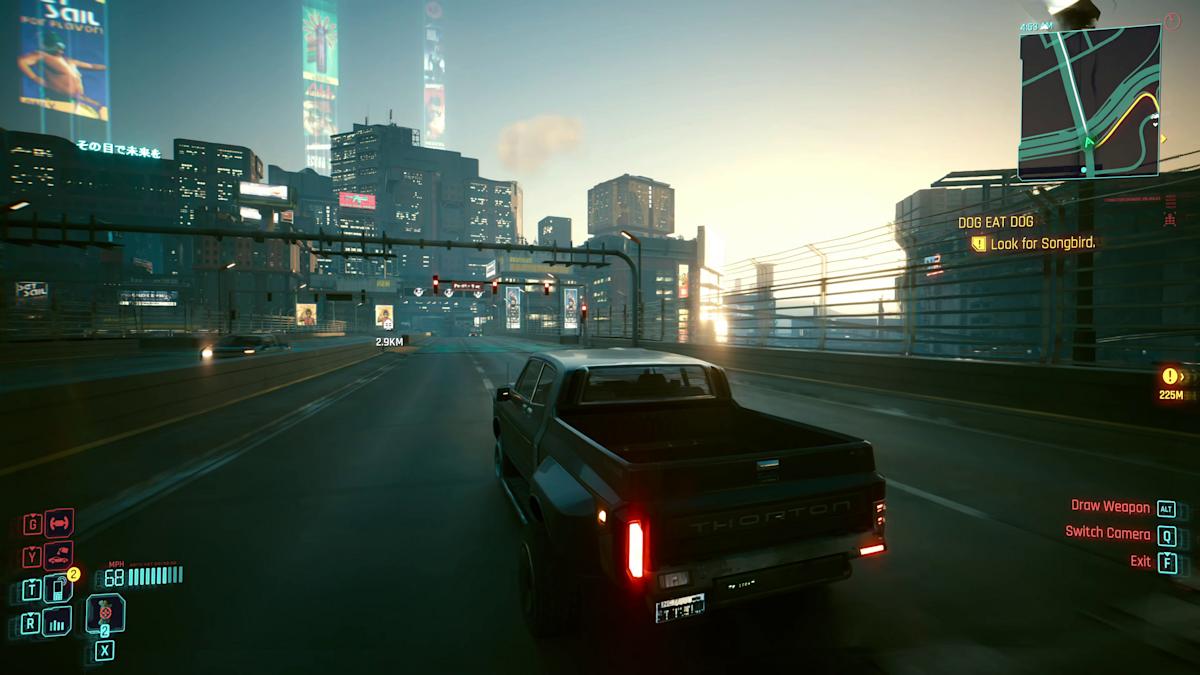Click the compass icon above the minimap
1200x675 pixels.
(x=1172, y=20)
